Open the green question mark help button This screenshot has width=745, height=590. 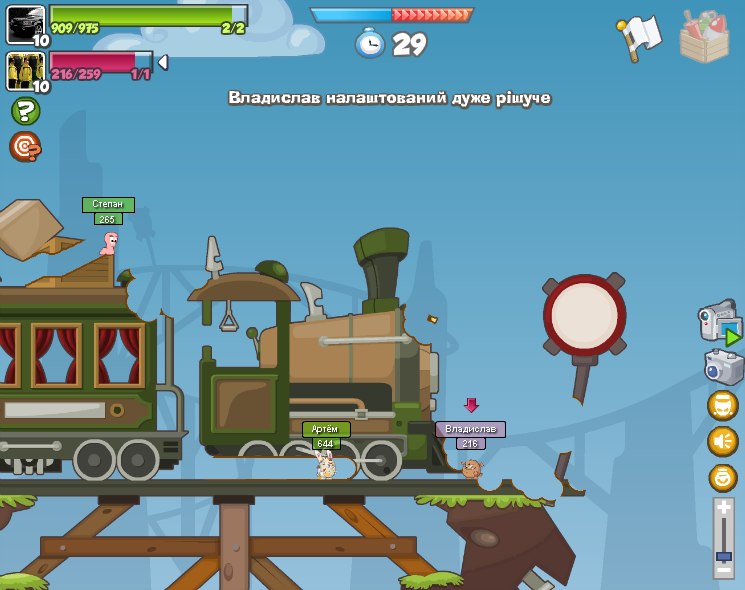pos(25,111)
